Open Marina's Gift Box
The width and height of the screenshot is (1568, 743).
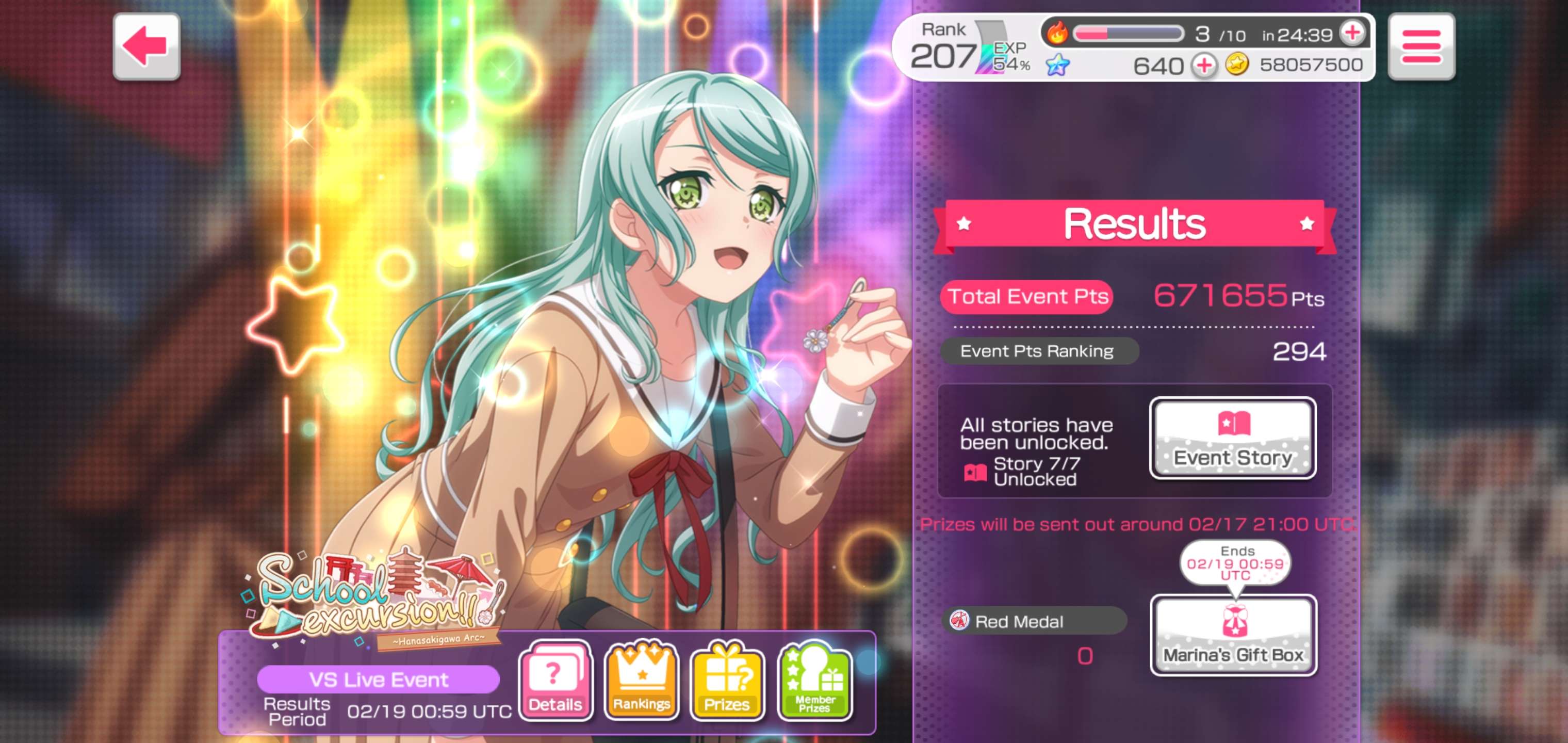click(x=1233, y=635)
